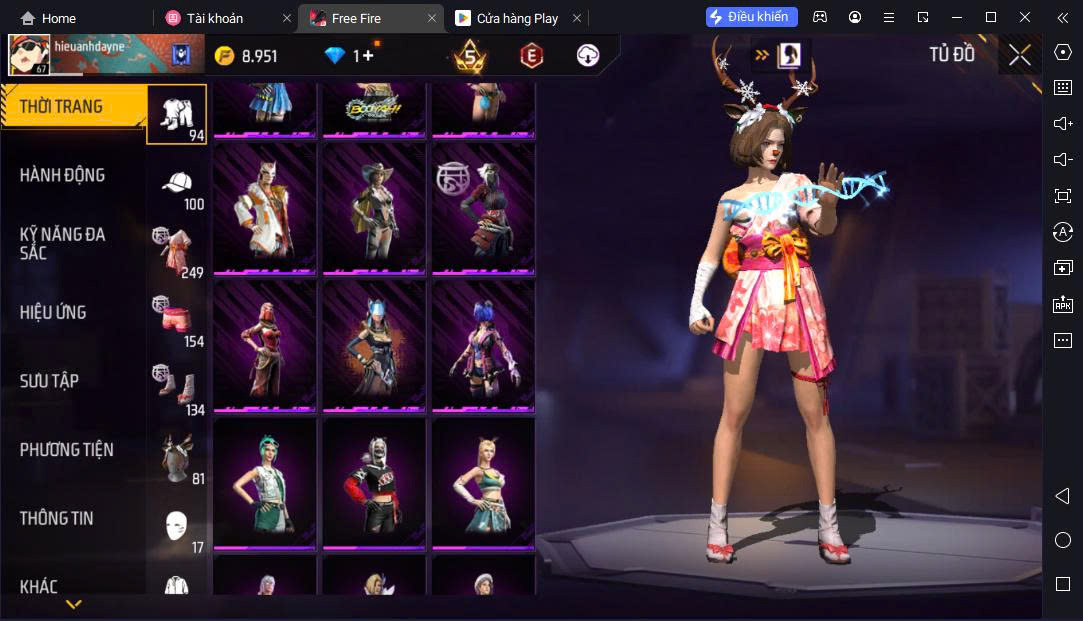Click the gold coin balance 8.951
The width and height of the screenshot is (1083, 621).
(246, 56)
